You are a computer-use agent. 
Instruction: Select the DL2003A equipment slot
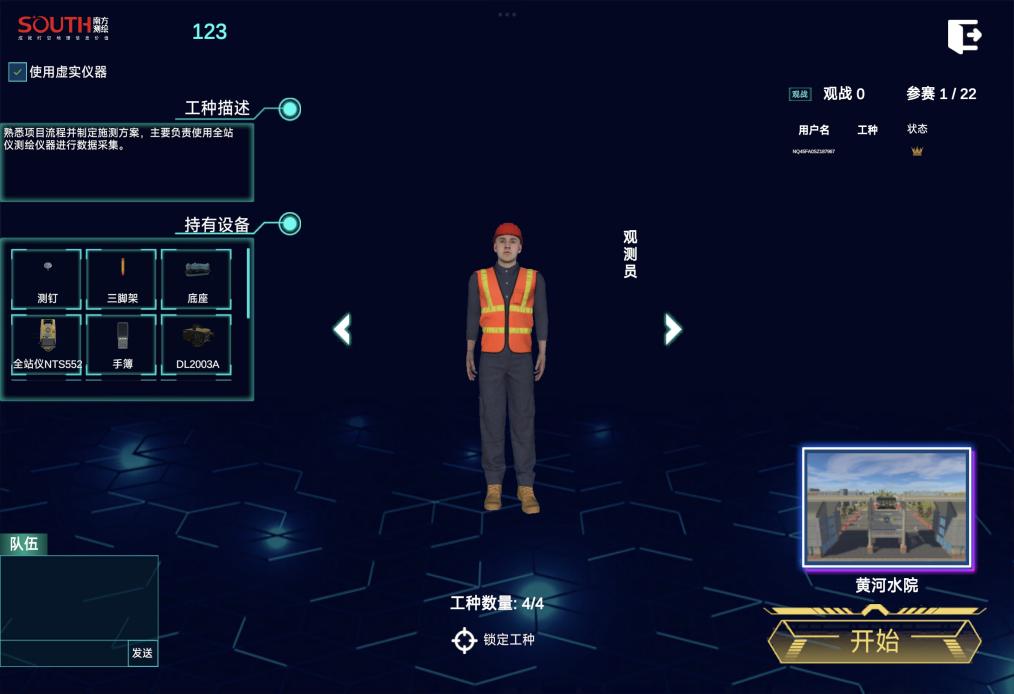pyautogui.click(x=197, y=345)
